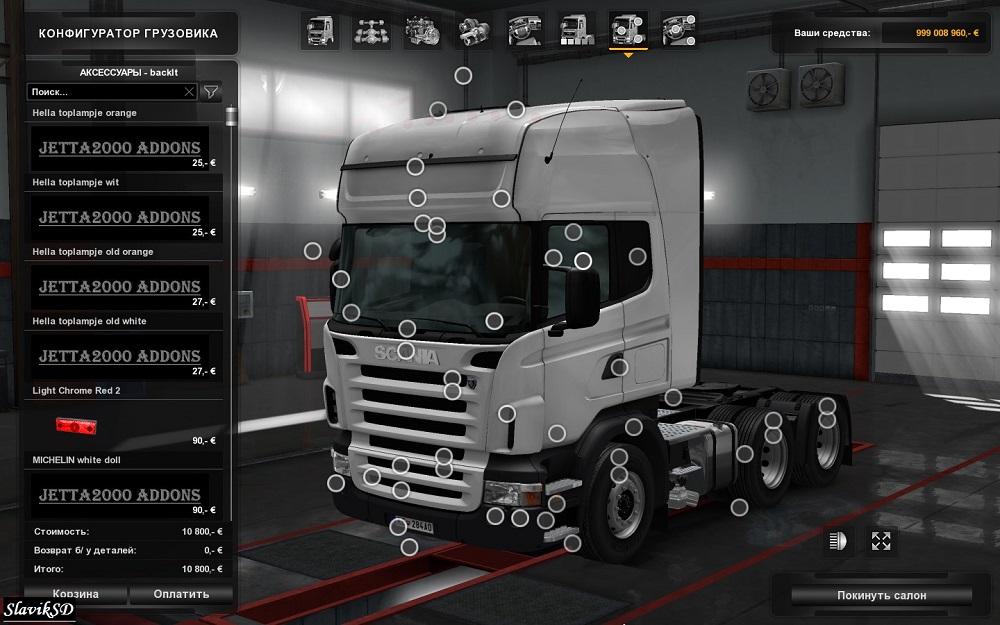1000x625 pixels.
Task: Open the chassis and axles tab
Action: [x=371, y=29]
